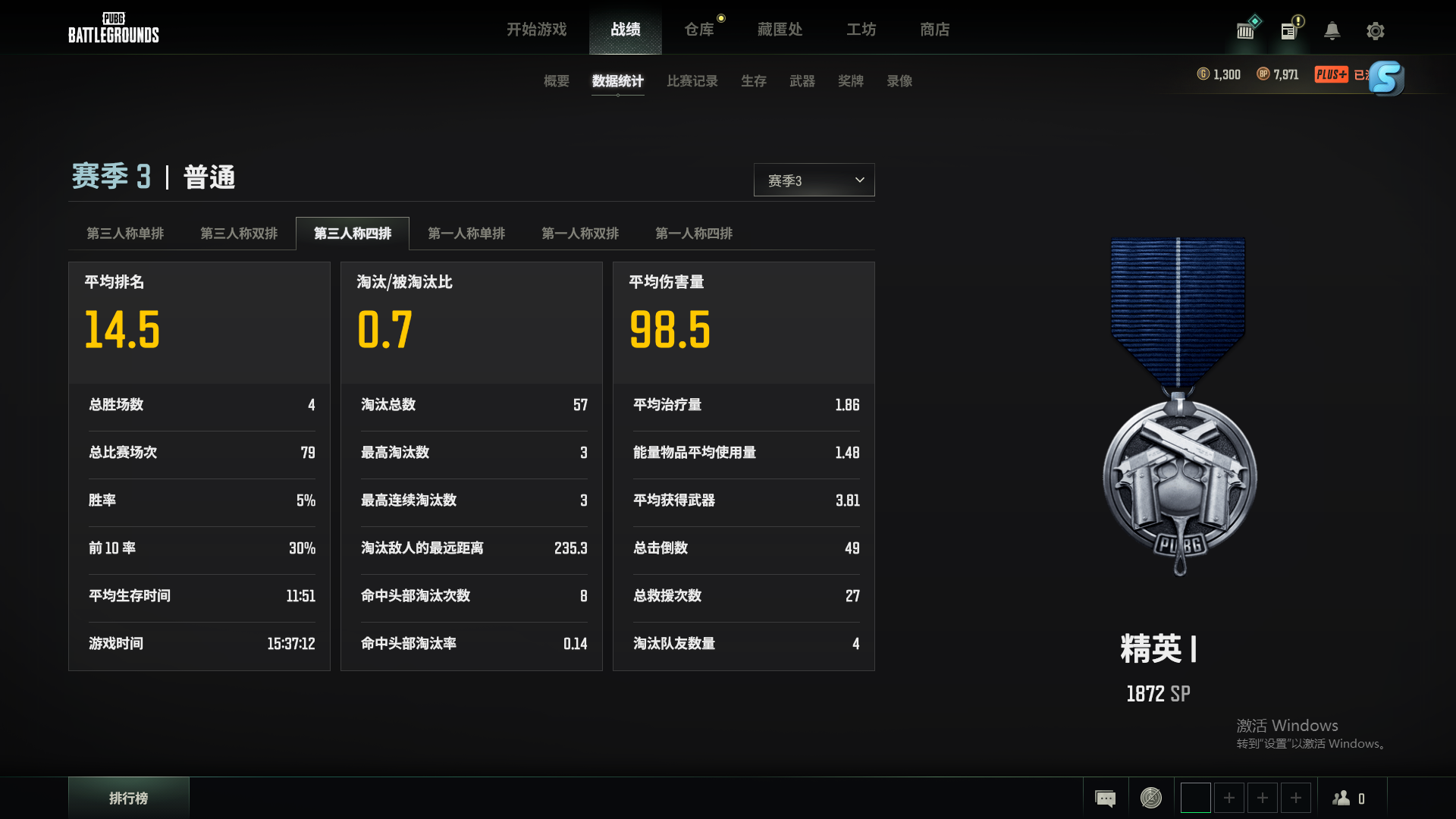The image size is (1456, 819).
Task: Go to the 仓库 inventory menu
Action: click(699, 30)
